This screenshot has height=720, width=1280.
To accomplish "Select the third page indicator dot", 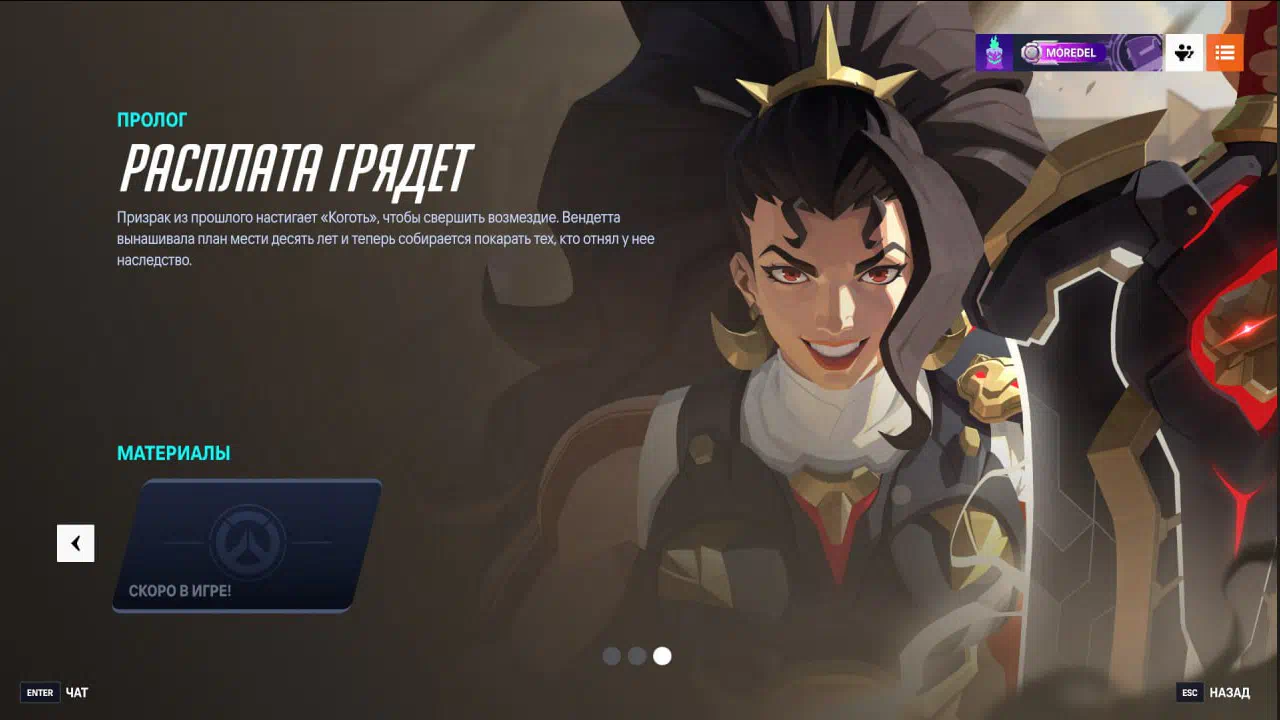I will 662,656.
